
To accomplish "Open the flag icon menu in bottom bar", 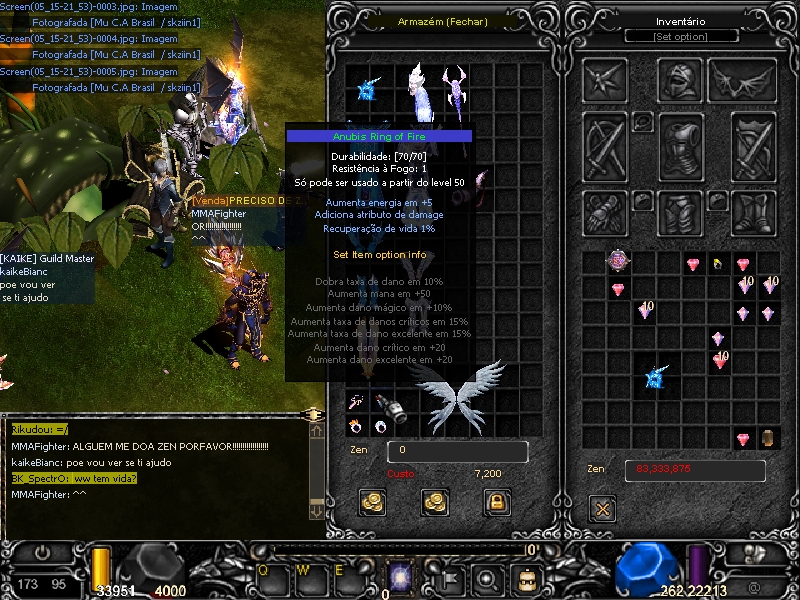I will [x=449, y=578].
